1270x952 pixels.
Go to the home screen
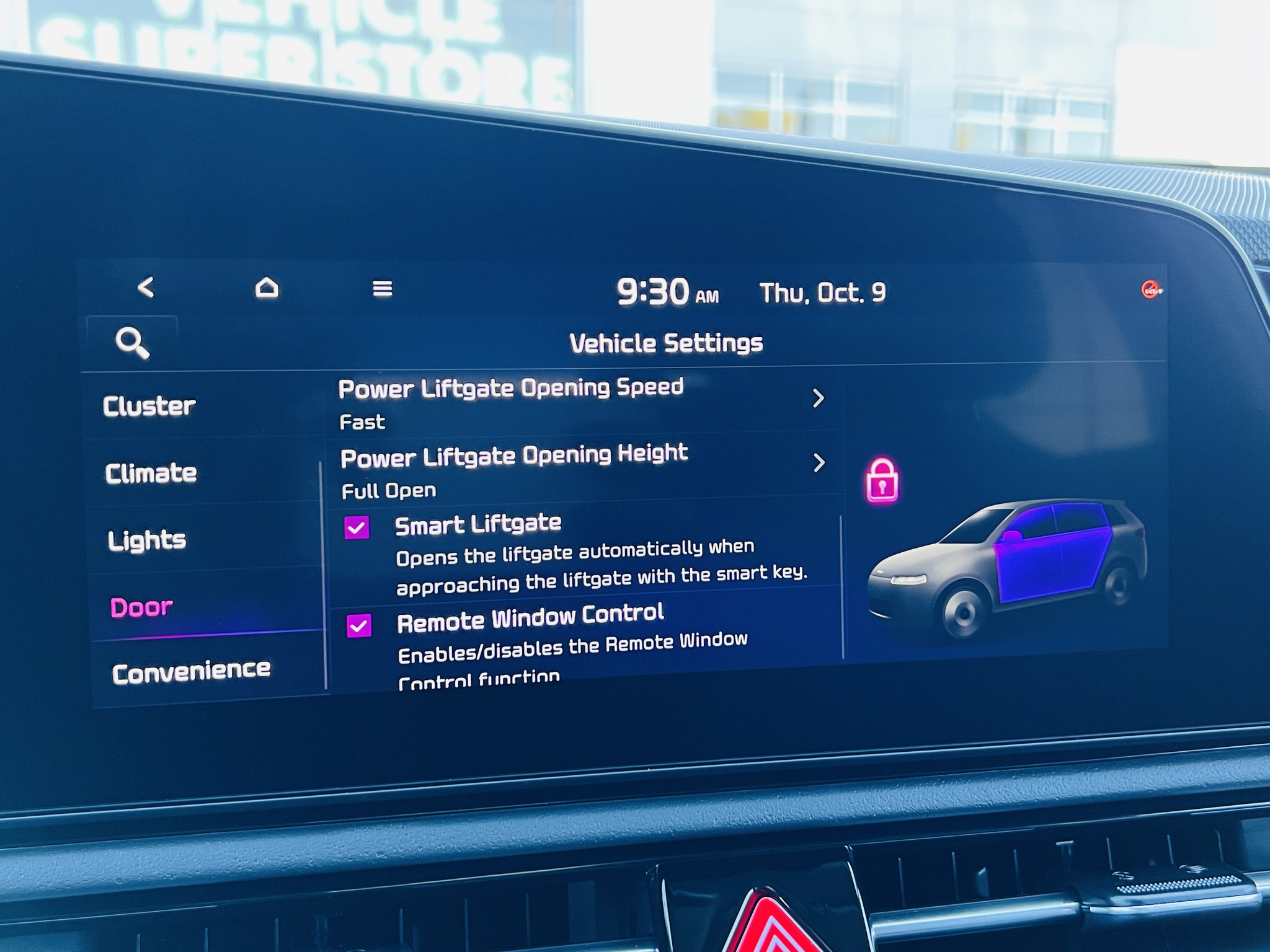(267, 288)
